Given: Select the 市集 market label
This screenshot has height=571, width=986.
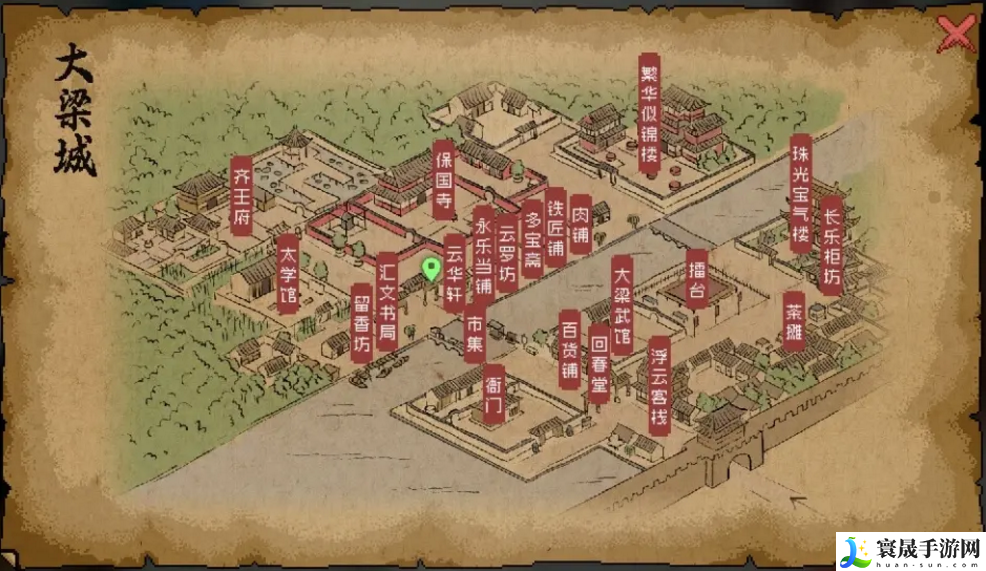Looking at the screenshot, I should coord(475,333).
